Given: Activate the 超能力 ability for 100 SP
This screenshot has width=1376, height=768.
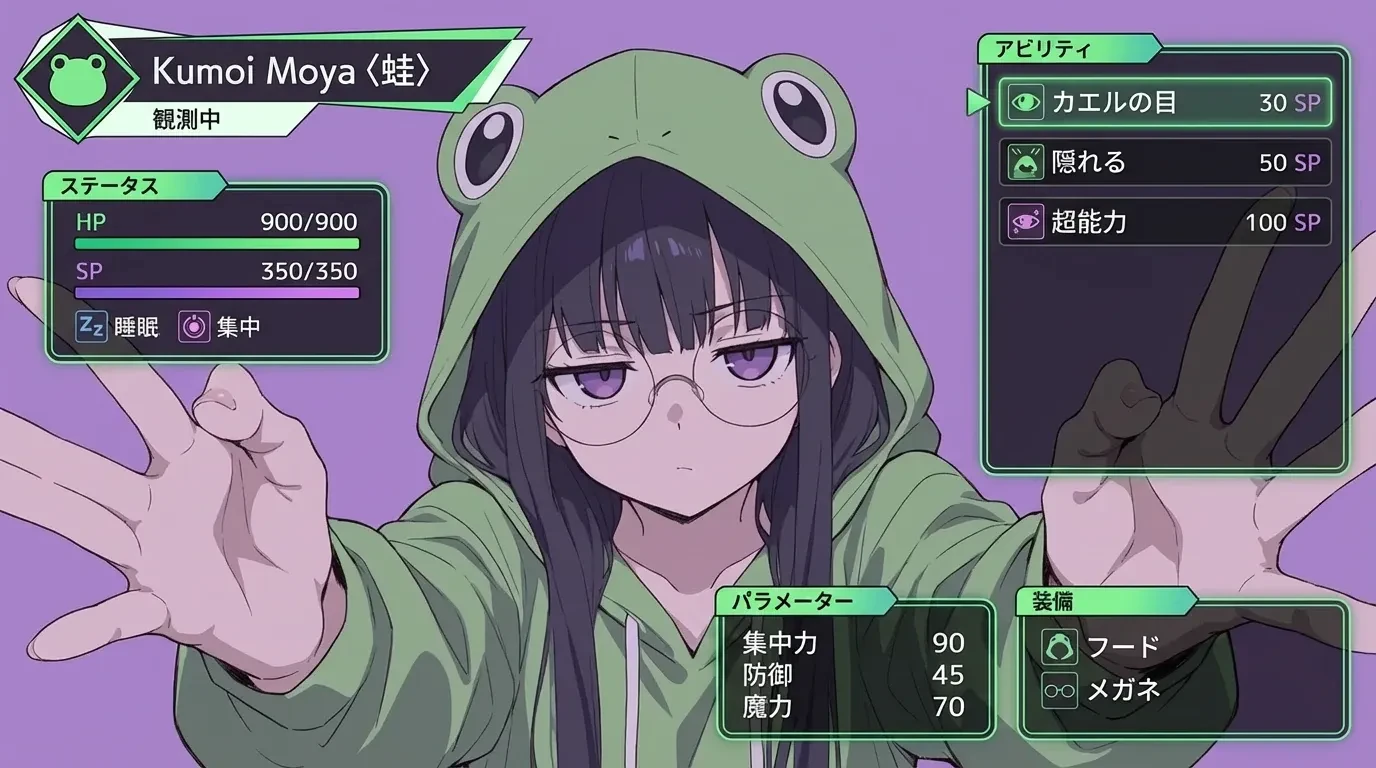Looking at the screenshot, I should (x=1165, y=221).
